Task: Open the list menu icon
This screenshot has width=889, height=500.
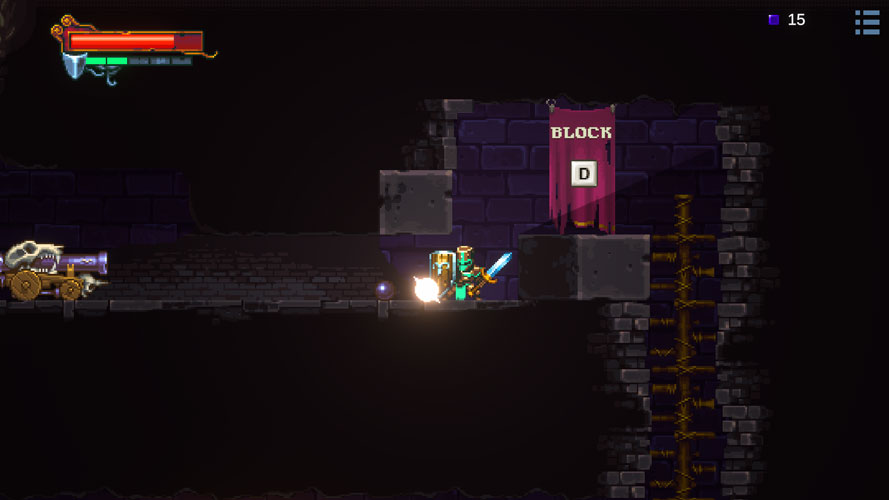Action: 867,22
